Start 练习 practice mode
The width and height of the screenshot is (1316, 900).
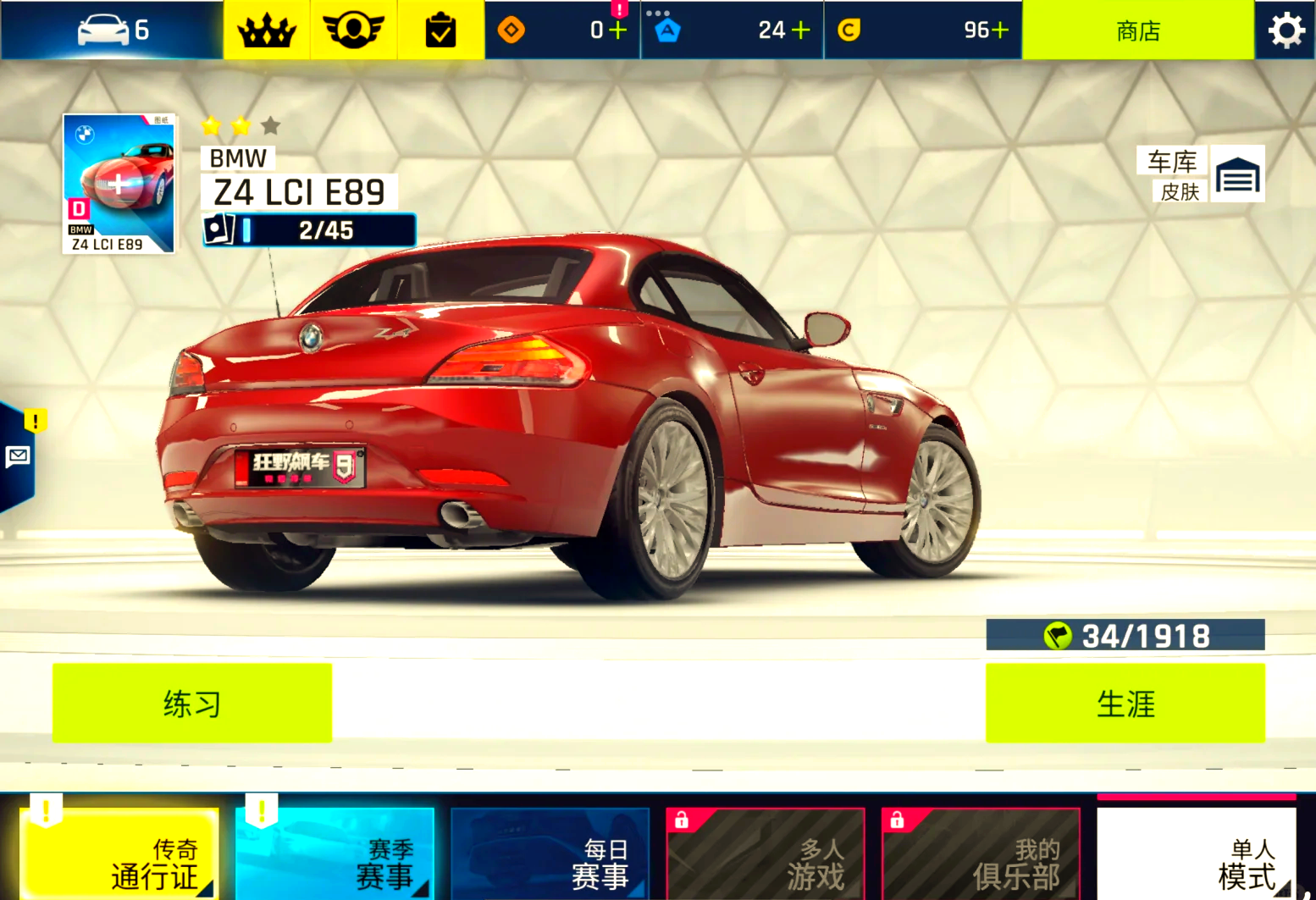[x=192, y=704]
